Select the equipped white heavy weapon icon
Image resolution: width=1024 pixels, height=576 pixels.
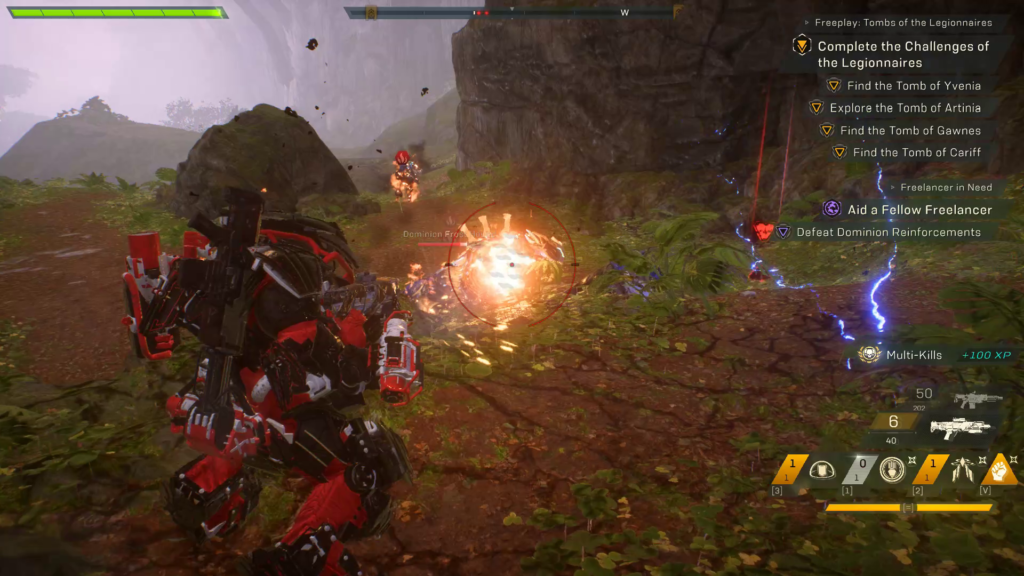point(960,428)
